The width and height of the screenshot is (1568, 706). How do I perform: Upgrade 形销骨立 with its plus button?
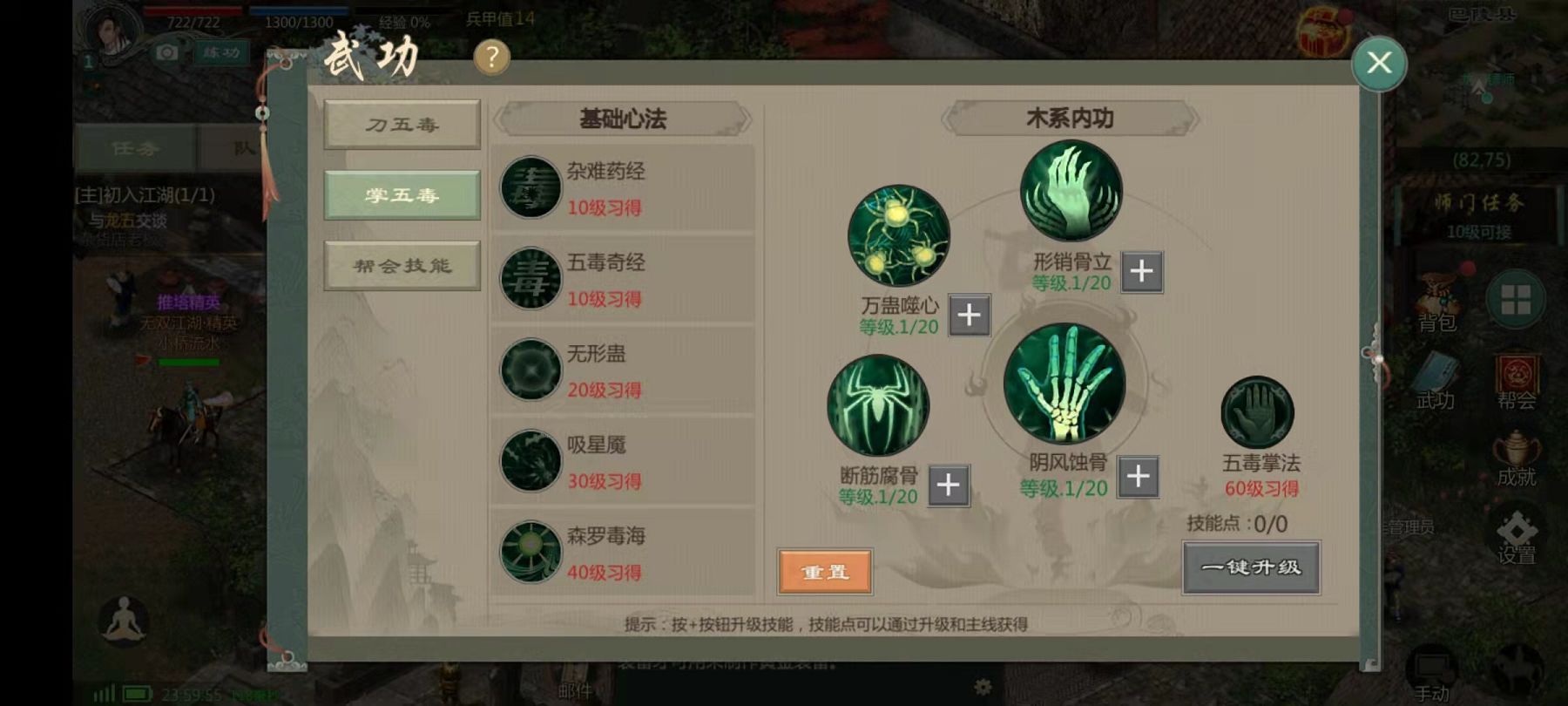tap(1141, 272)
